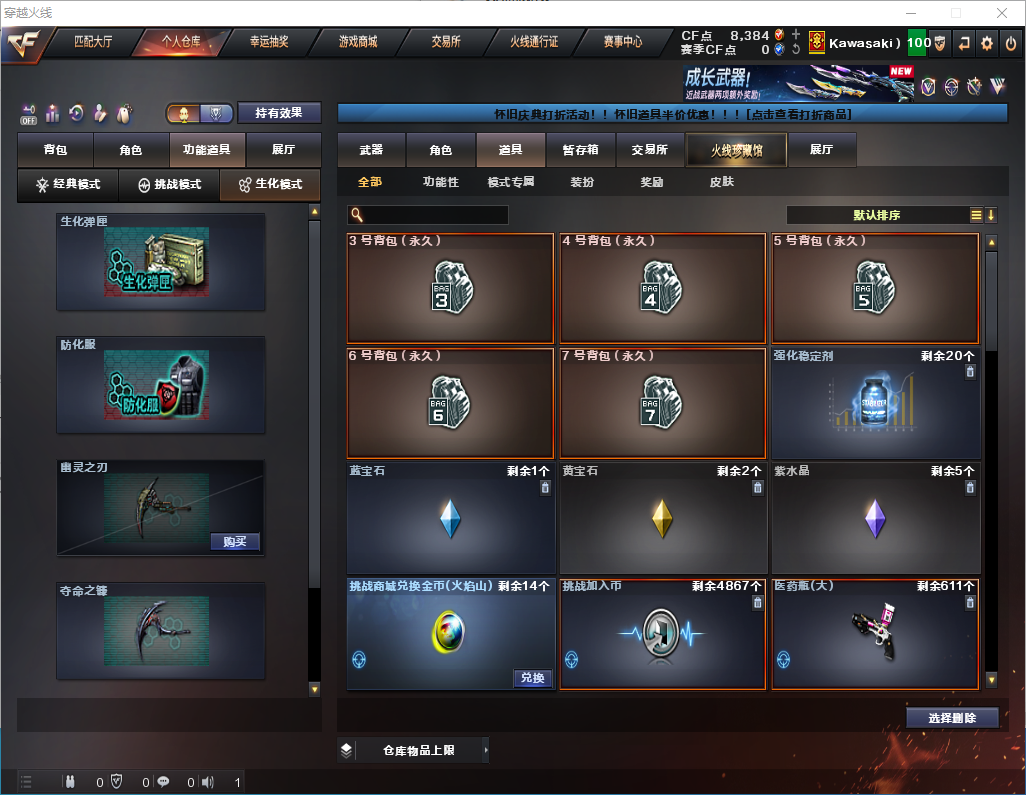Filter items by 功能性 category

click(441, 182)
